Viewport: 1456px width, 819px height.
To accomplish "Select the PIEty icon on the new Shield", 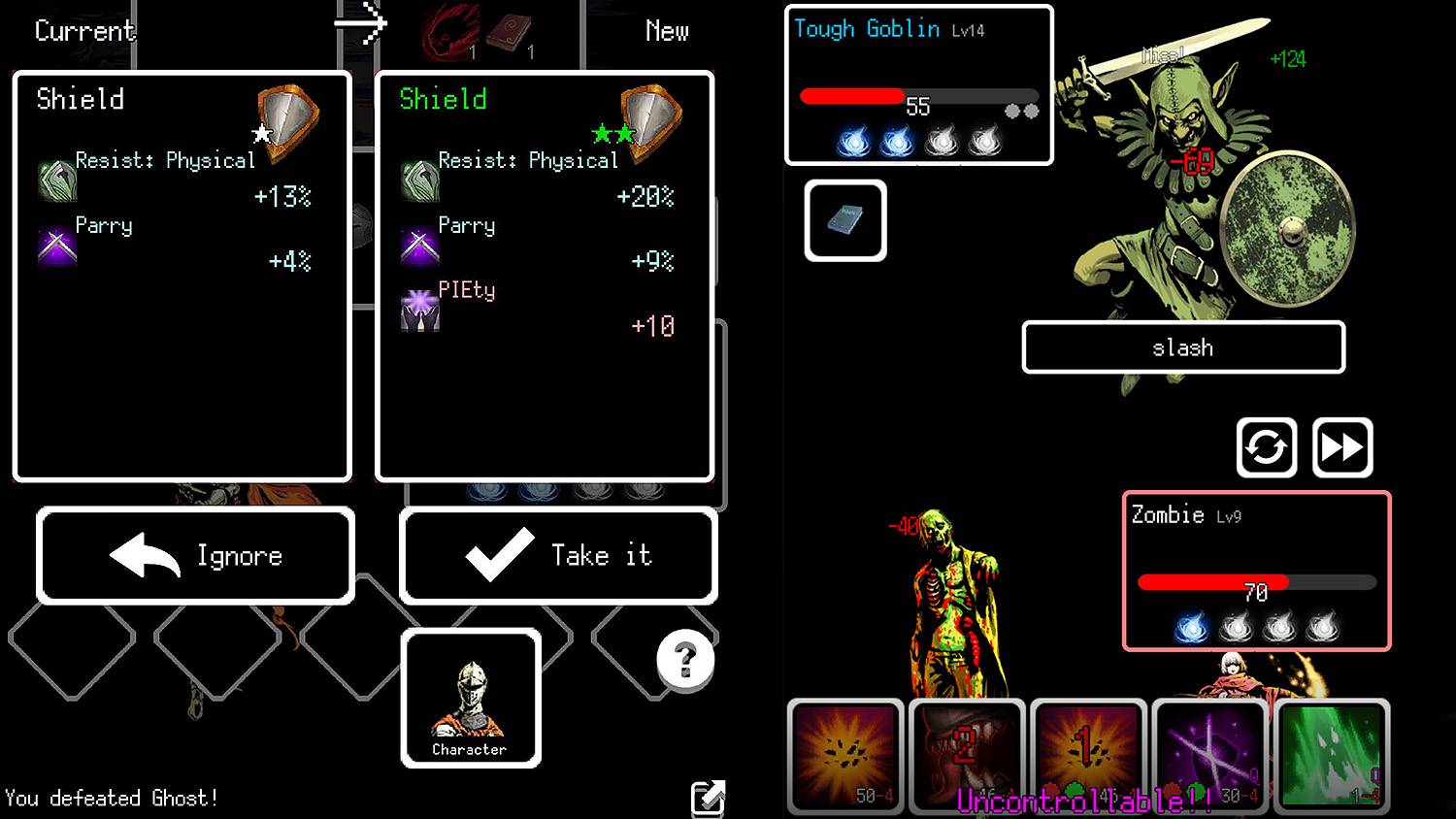I will [419, 311].
